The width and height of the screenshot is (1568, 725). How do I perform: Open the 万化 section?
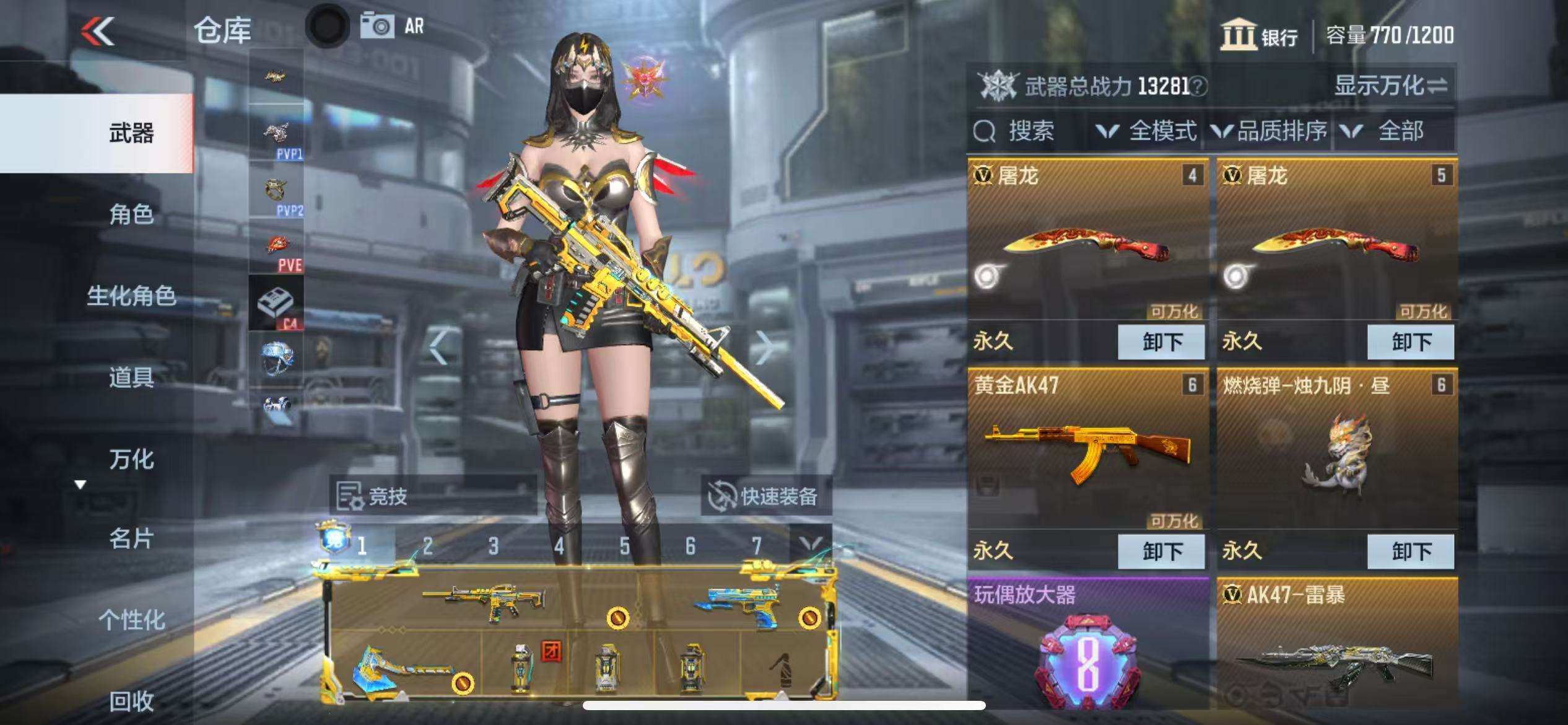point(131,459)
